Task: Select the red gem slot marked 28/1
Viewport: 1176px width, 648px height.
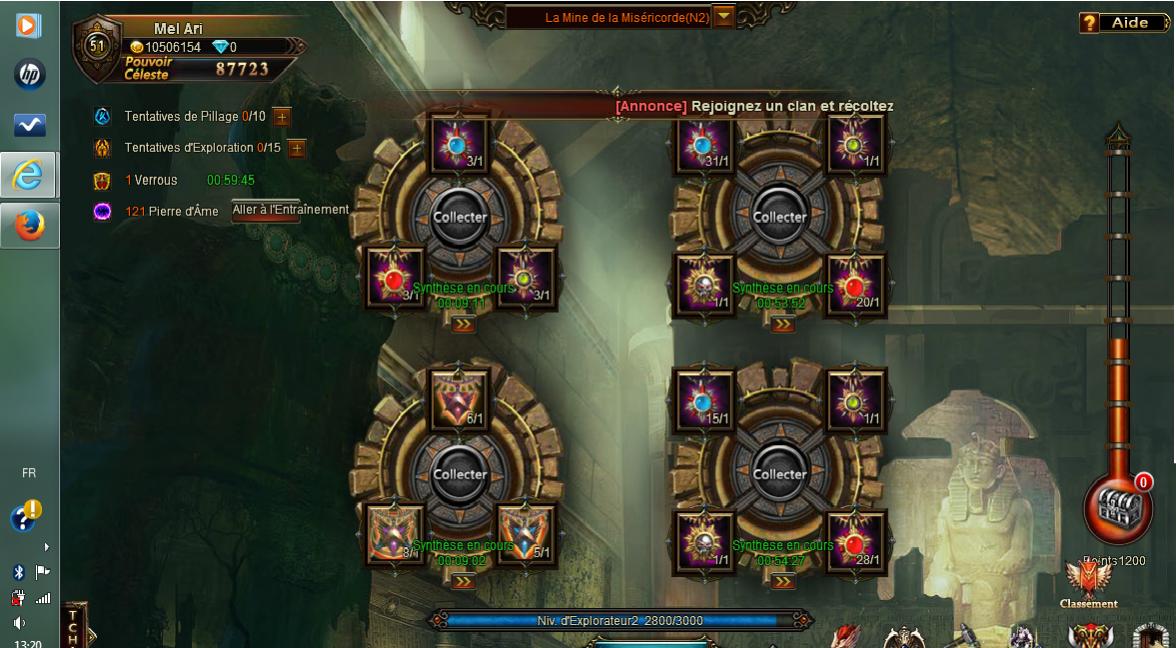Action: click(x=856, y=542)
